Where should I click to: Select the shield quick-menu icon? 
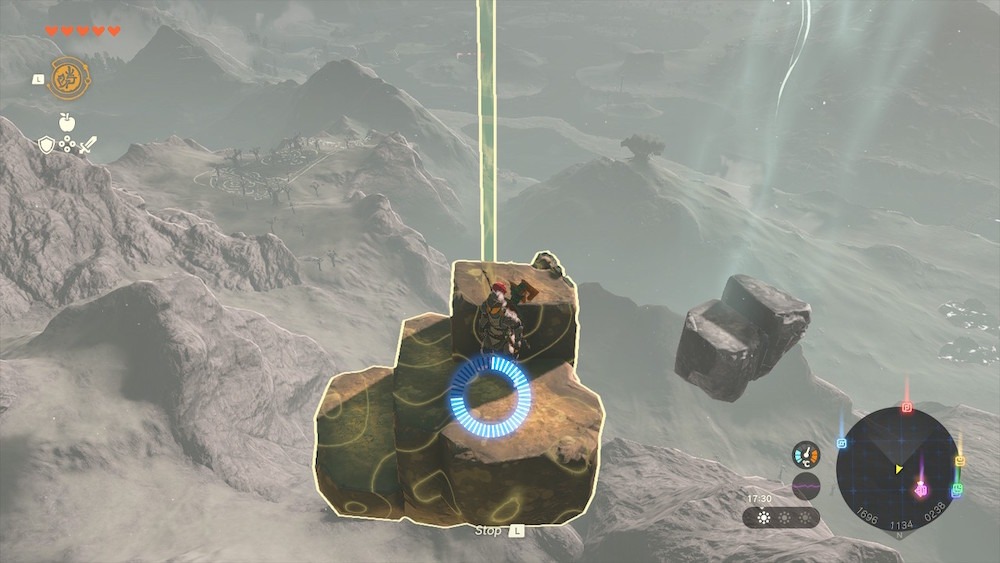point(46,146)
